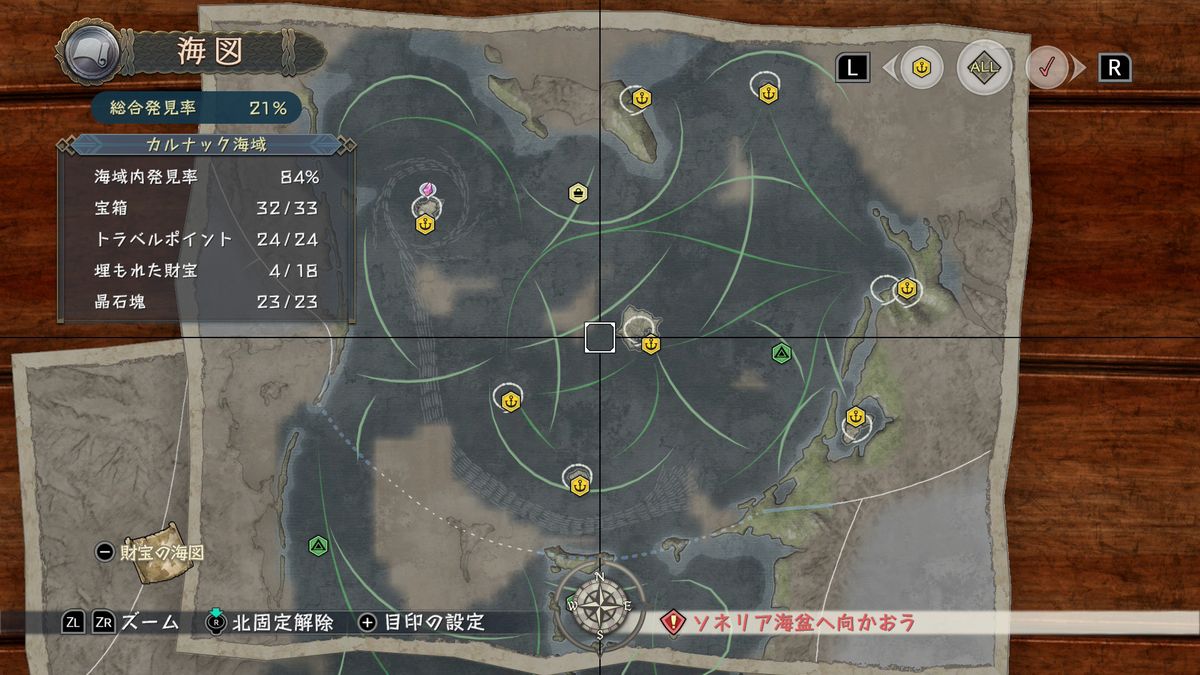Screen dimensions: 1200x675
Task: Switch to the red checkmark filter
Action: (1046, 68)
